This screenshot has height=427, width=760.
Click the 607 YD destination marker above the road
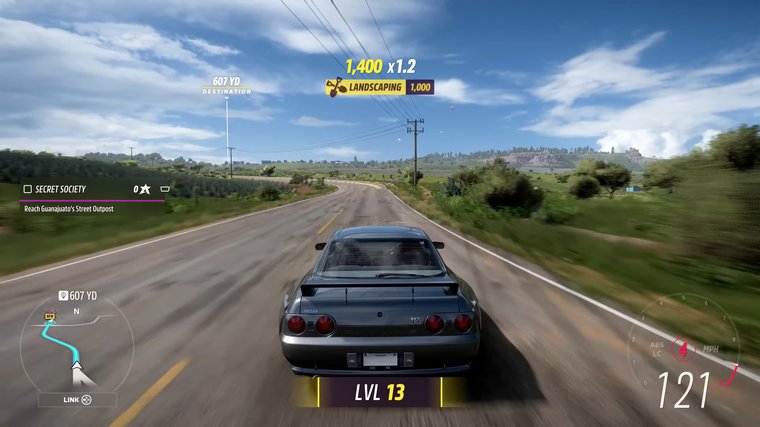[227, 85]
